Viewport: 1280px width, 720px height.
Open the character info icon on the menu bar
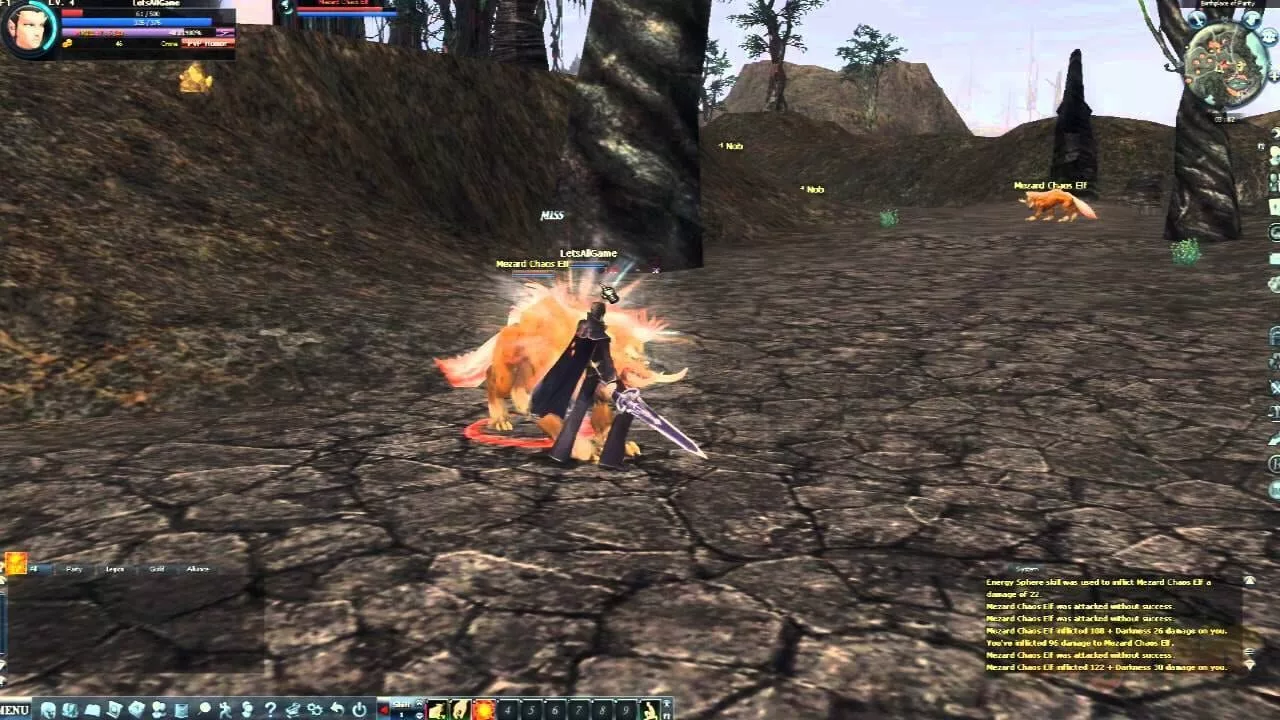[47, 708]
